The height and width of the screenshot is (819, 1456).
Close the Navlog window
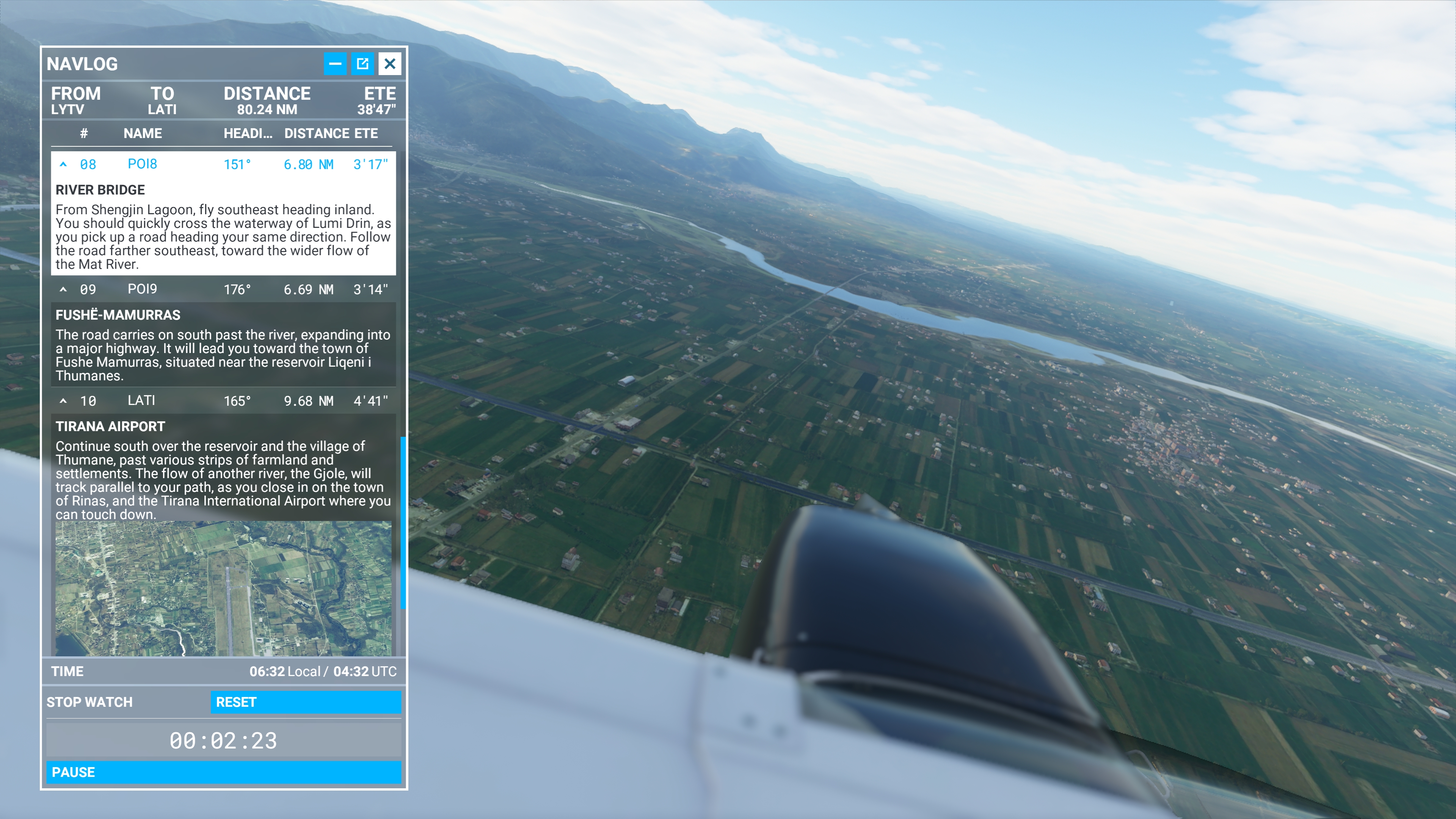click(391, 64)
